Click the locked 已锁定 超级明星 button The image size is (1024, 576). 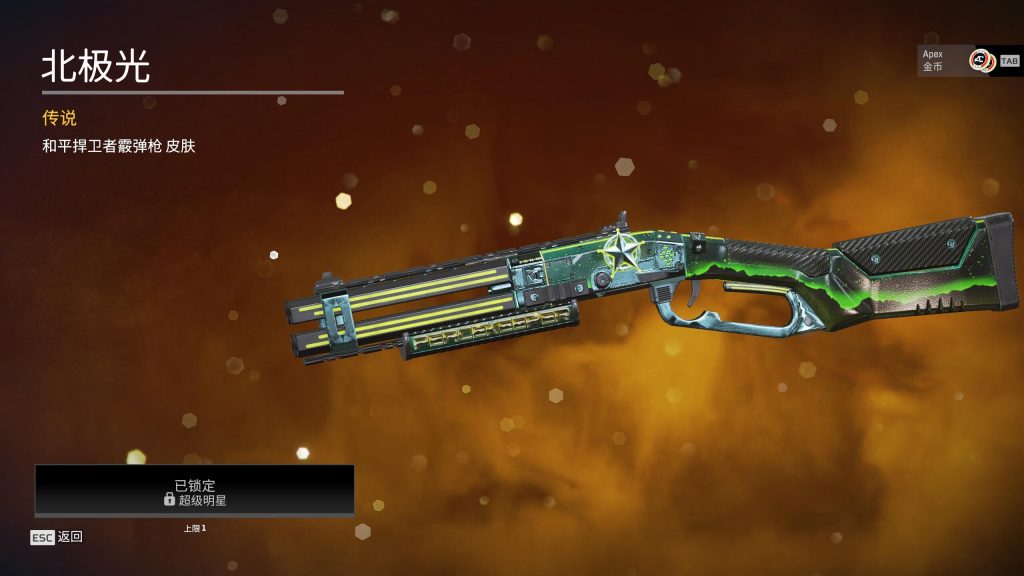tap(195, 491)
